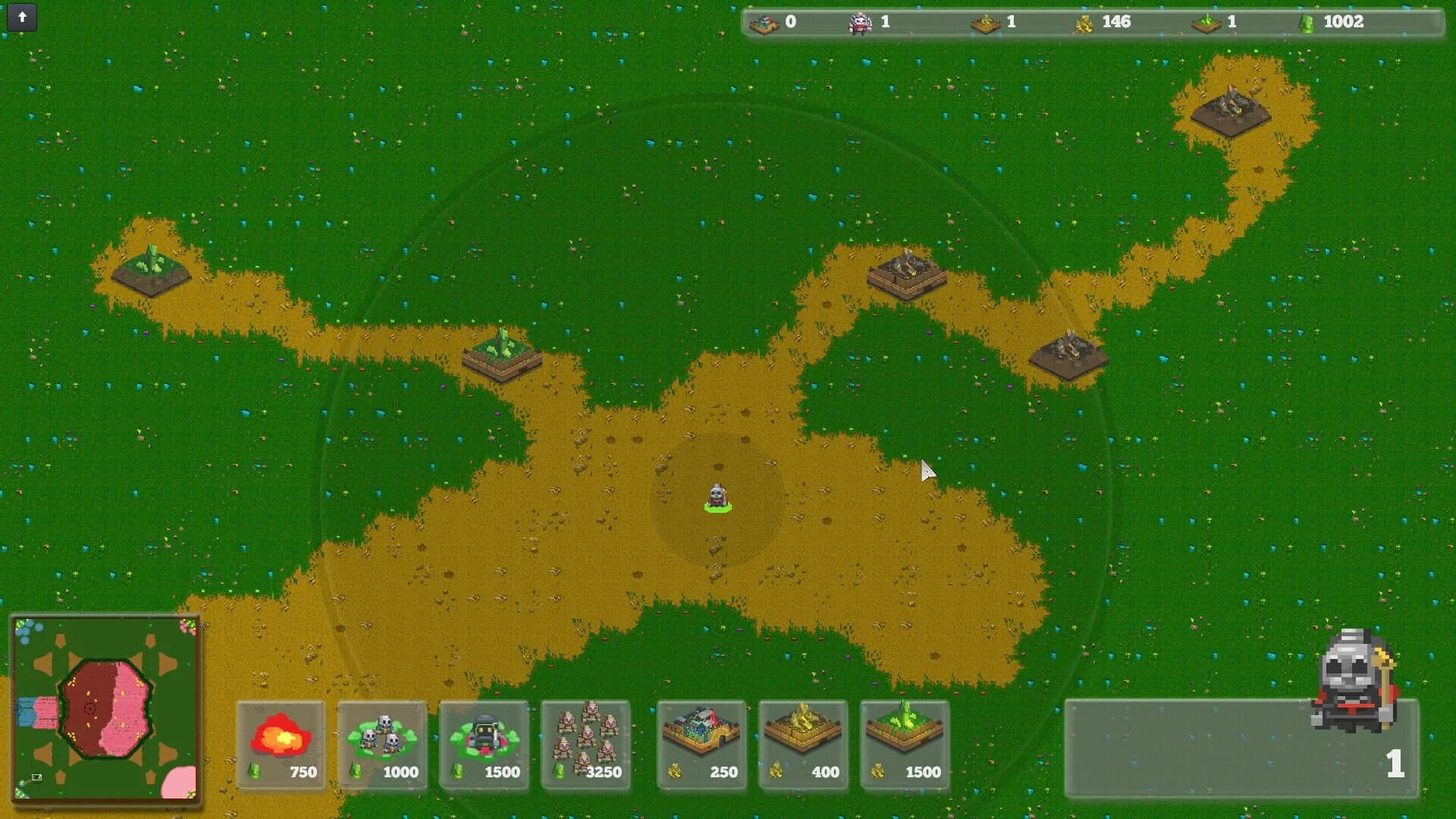Click the up arrow button in top-left corner
The image size is (1456, 819).
(x=23, y=18)
